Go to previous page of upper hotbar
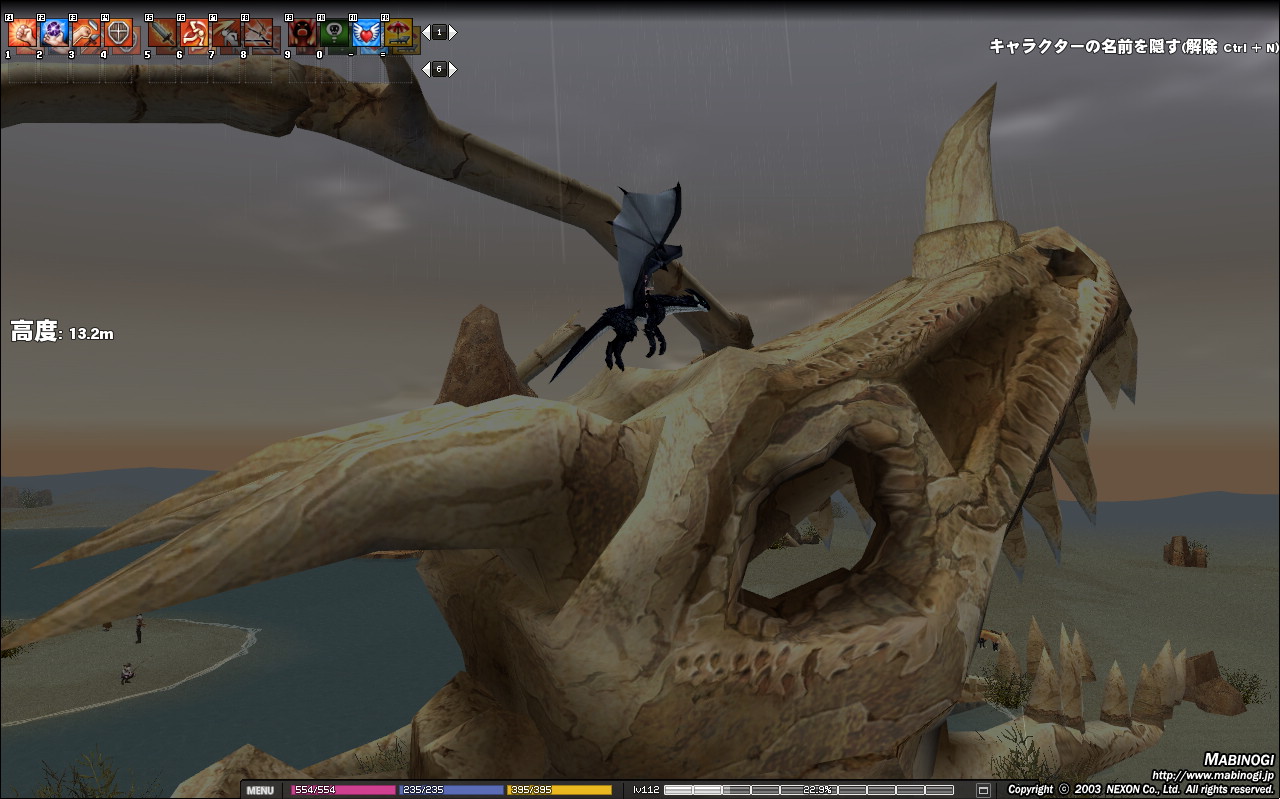1280x799 pixels. tap(426, 32)
